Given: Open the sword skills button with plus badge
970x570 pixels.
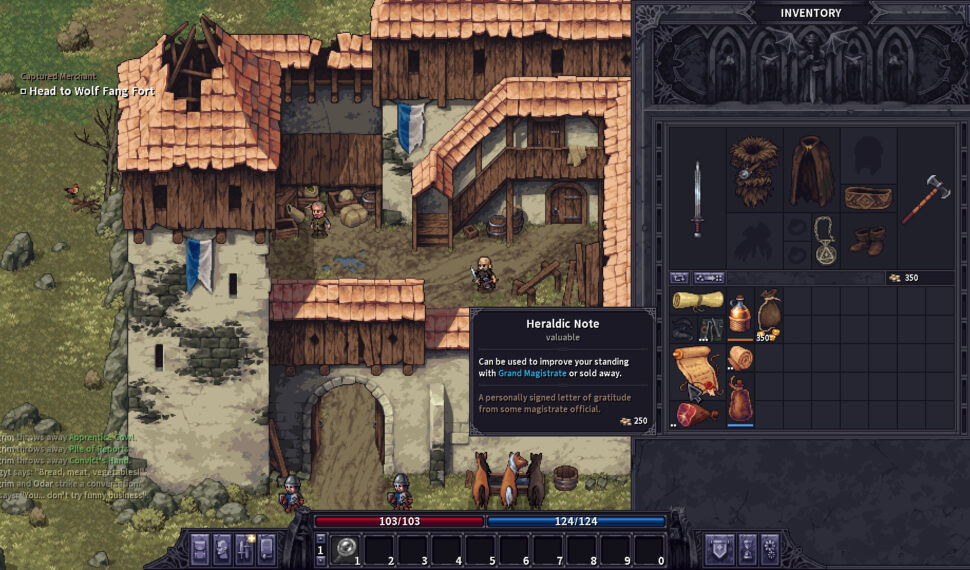Looking at the screenshot, I should click(x=244, y=548).
